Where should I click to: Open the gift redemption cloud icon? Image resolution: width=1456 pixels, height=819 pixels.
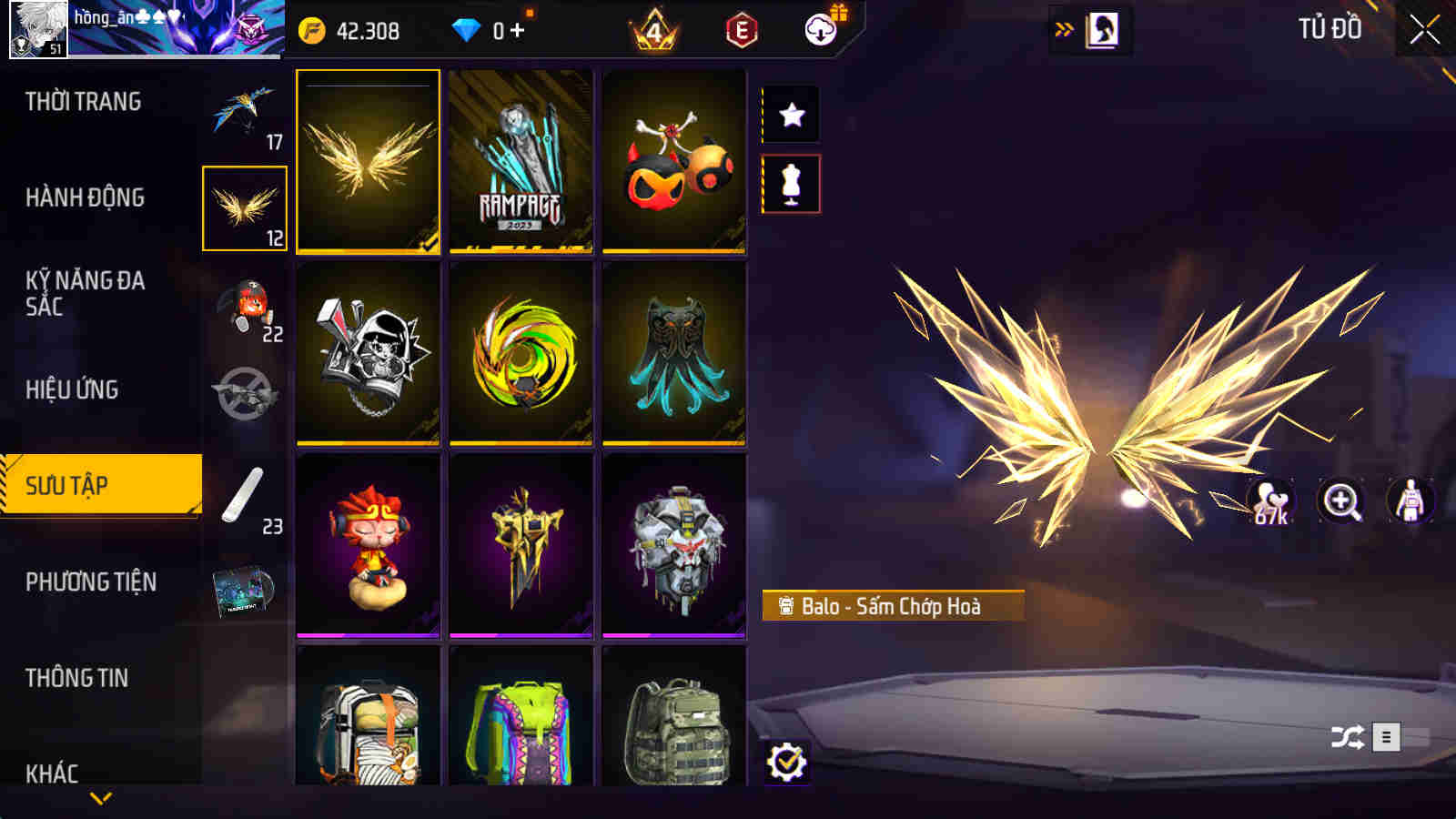click(x=821, y=29)
